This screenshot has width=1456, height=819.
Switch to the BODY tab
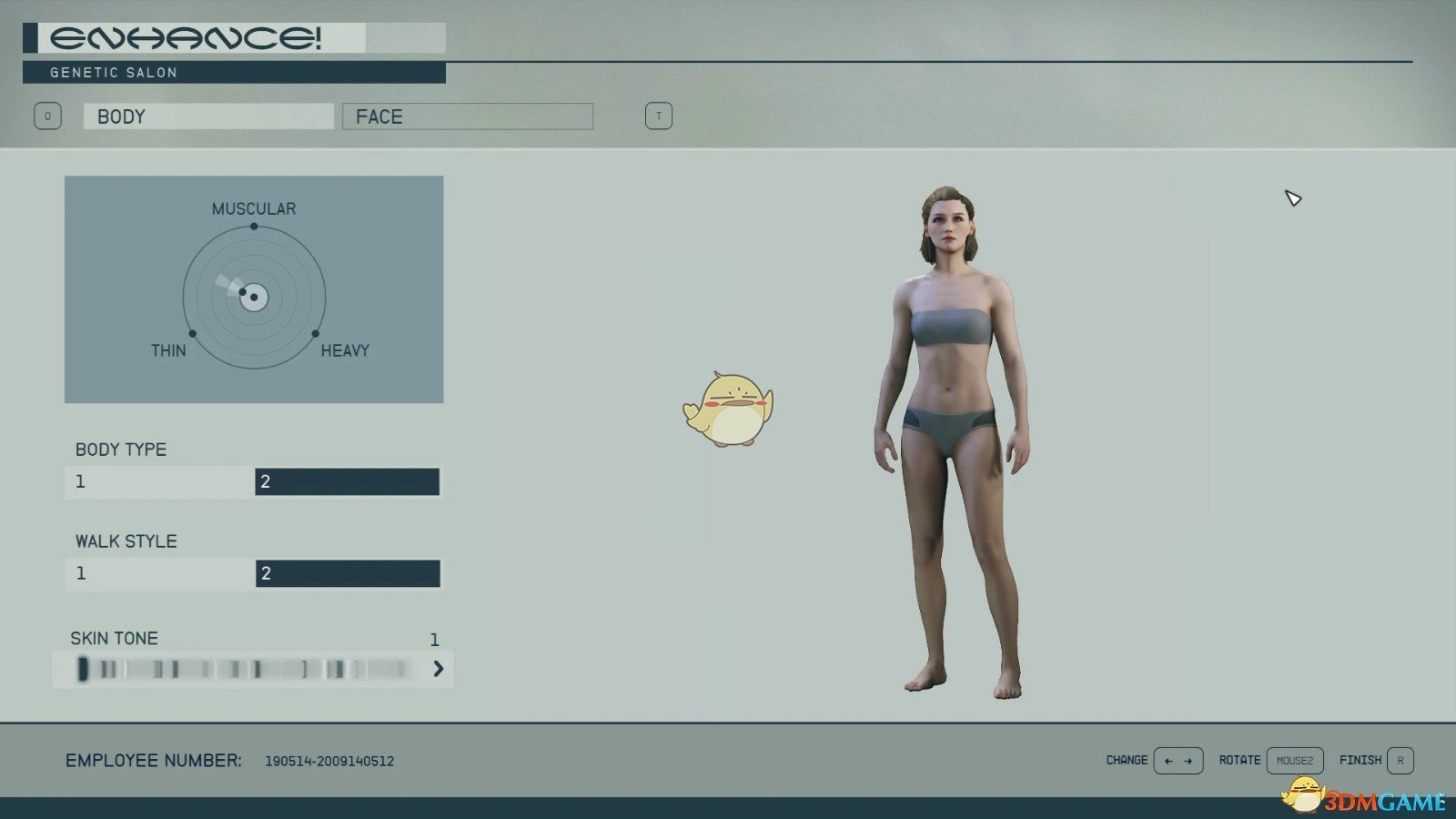click(208, 116)
